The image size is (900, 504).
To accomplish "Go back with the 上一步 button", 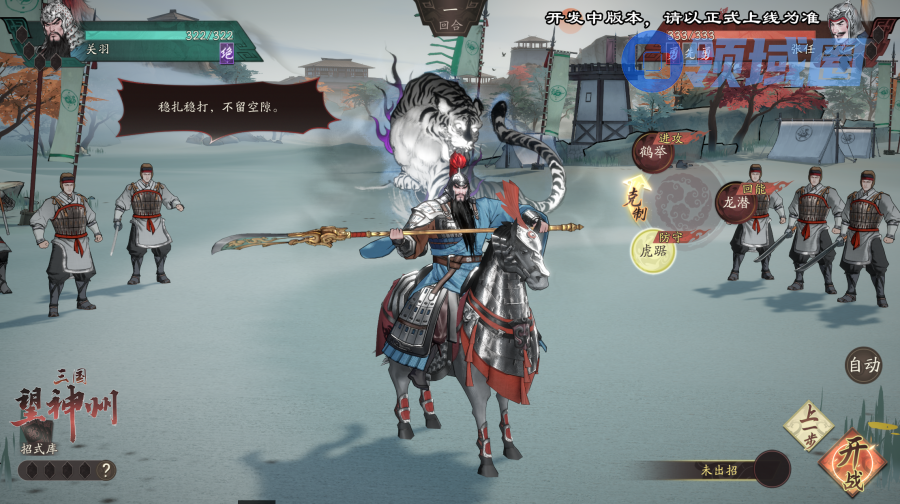I will click(808, 425).
